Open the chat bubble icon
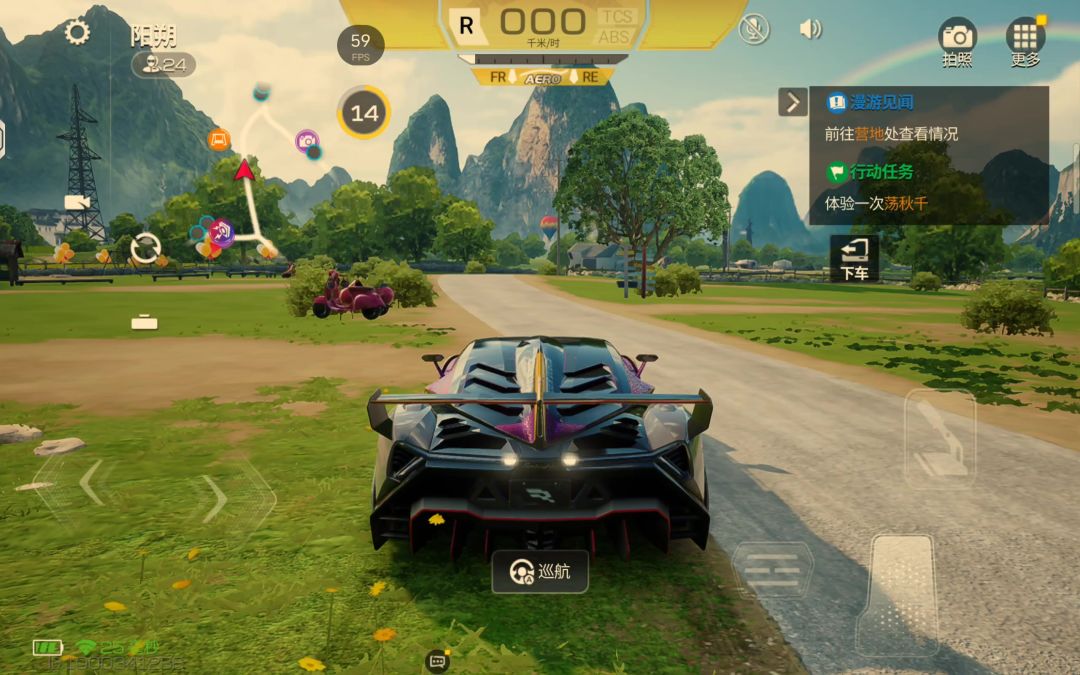The height and width of the screenshot is (675, 1080). click(x=437, y=660)
